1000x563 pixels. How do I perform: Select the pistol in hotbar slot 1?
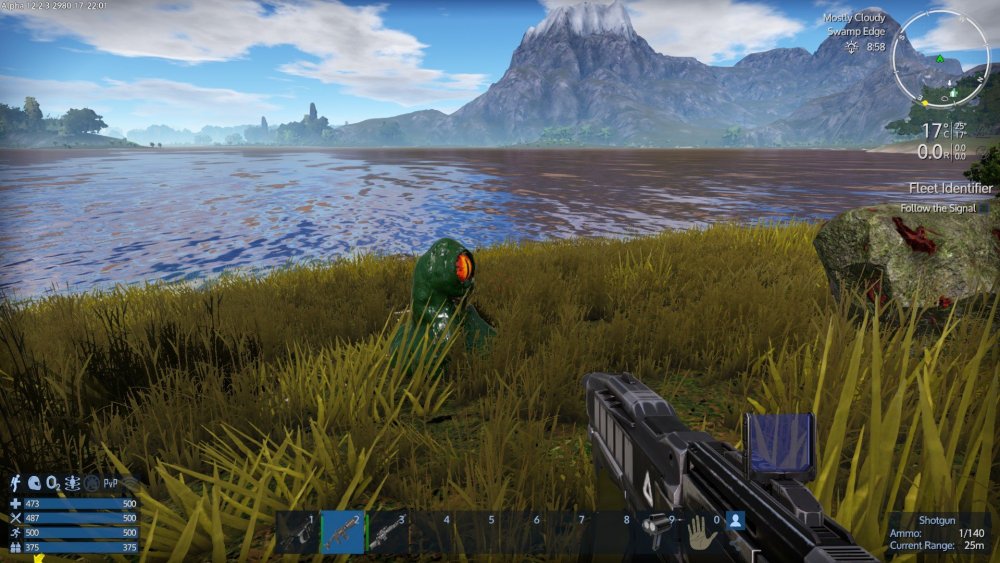(297, 532)
